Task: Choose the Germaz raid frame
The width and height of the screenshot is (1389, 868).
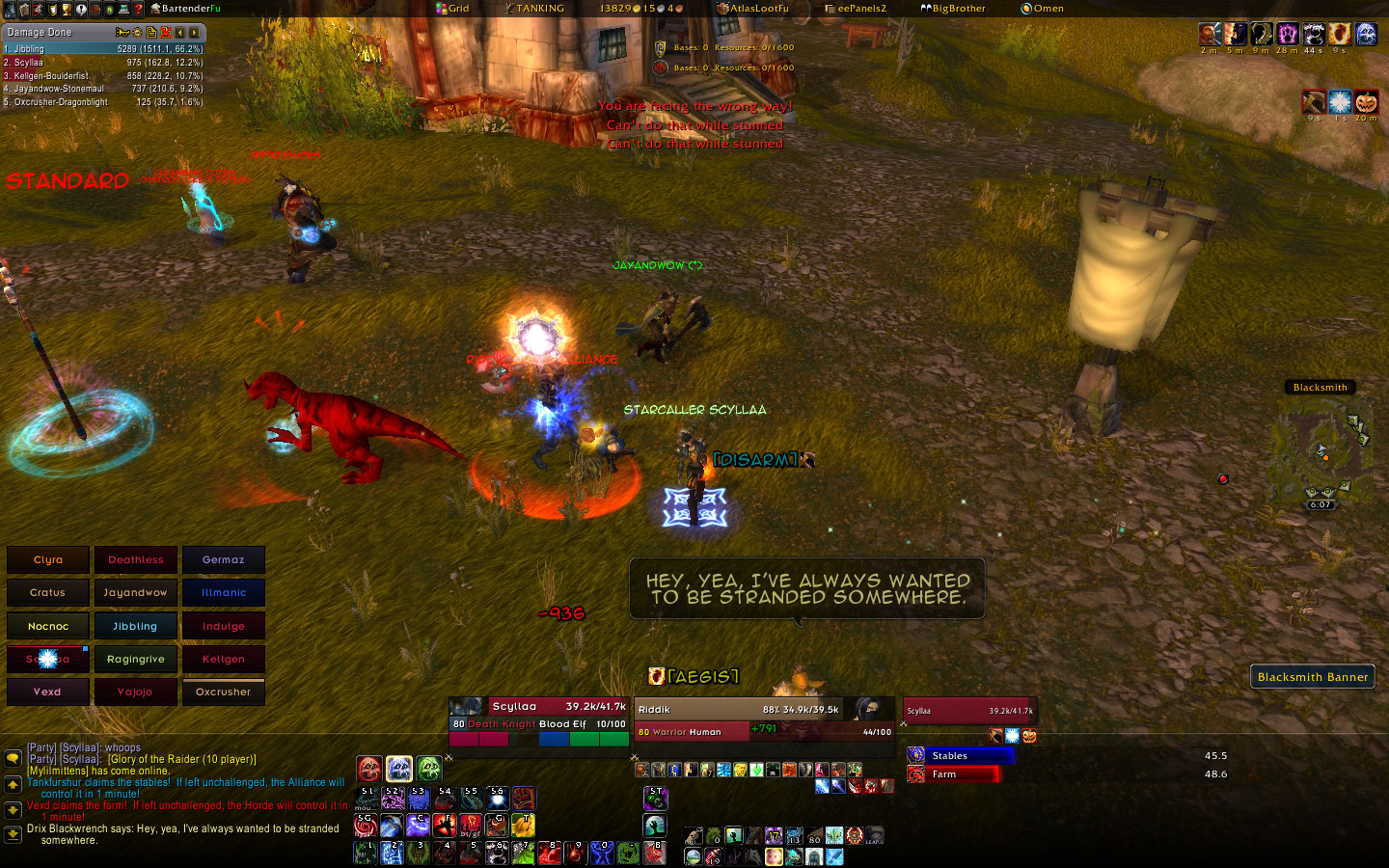Action: click(224, 560)
